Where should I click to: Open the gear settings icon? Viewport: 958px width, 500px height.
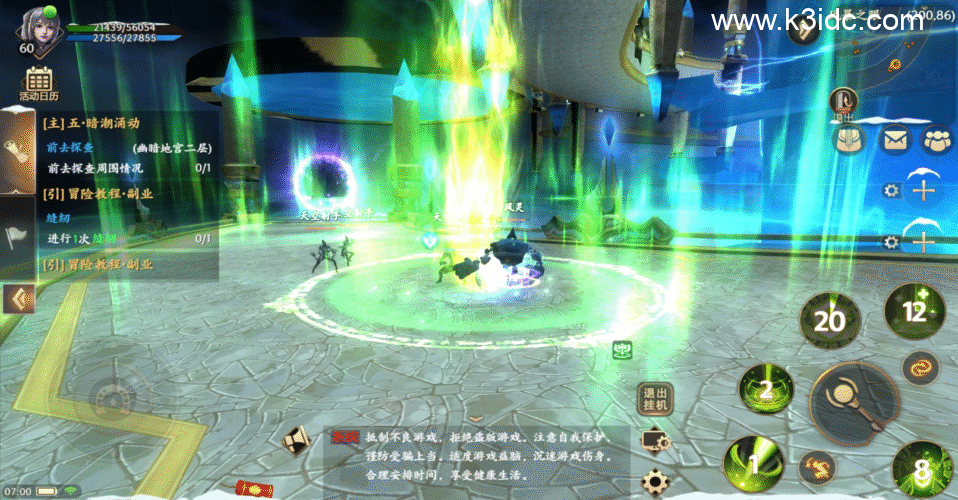656,482
